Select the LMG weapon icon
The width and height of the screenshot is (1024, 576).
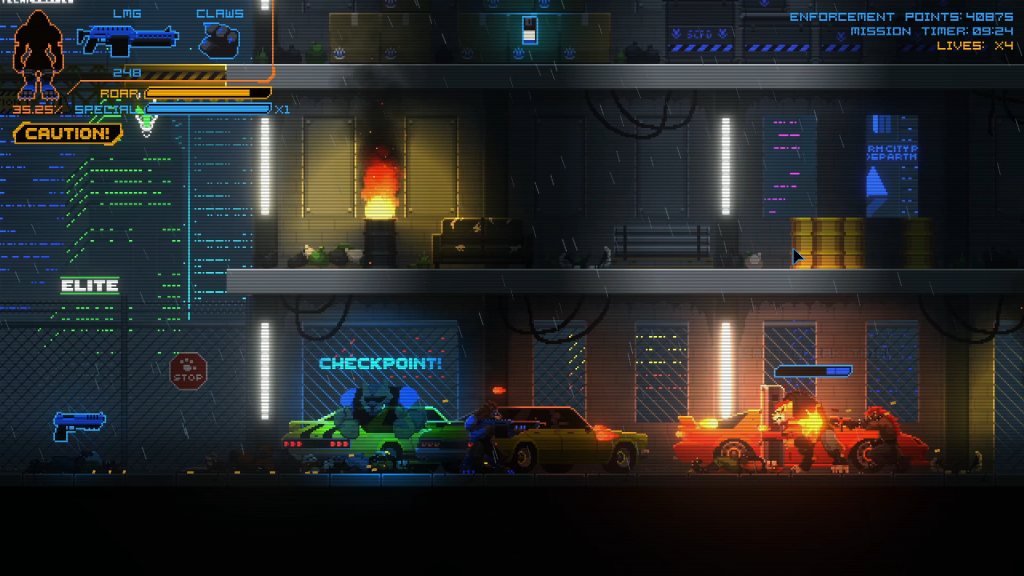(x=127, y=41)
